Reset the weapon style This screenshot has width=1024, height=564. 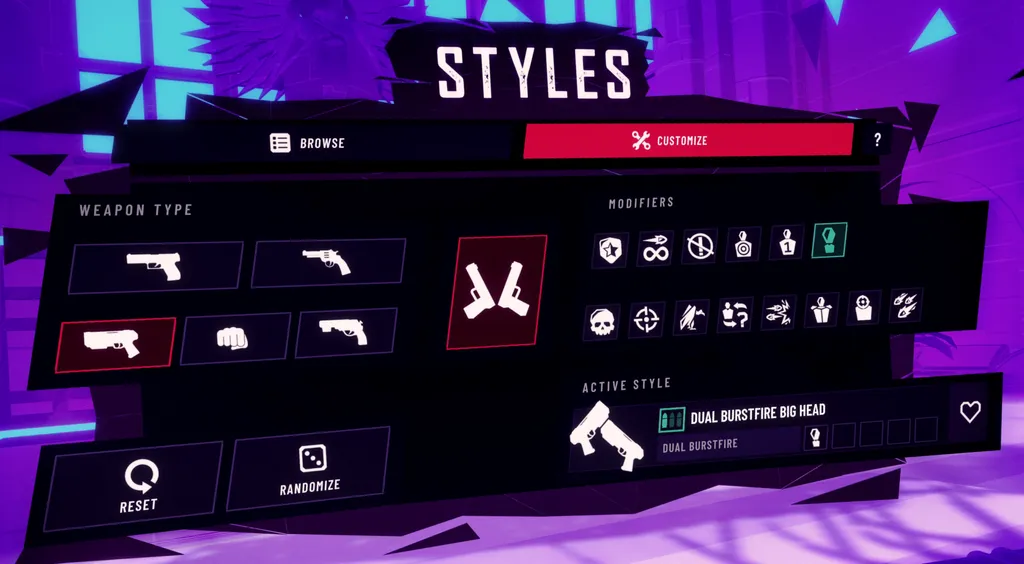[137, 484]
